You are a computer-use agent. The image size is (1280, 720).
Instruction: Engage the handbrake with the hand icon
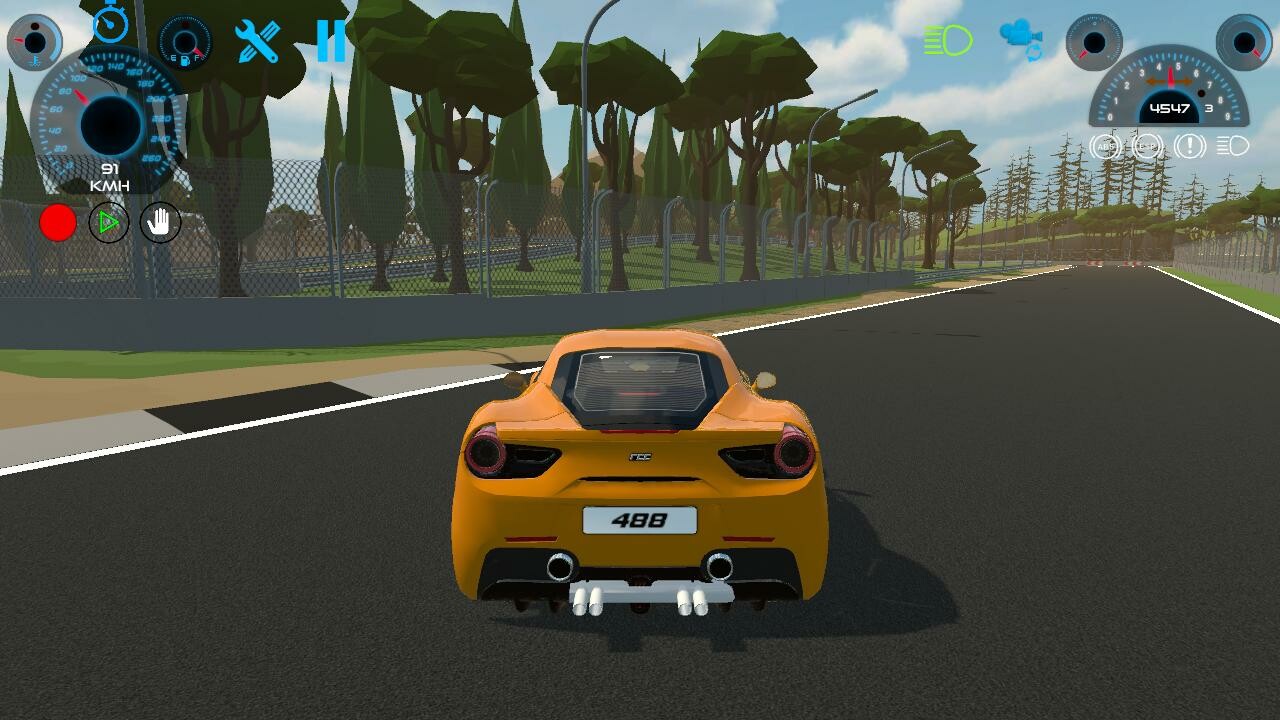[x=158, y=222]
